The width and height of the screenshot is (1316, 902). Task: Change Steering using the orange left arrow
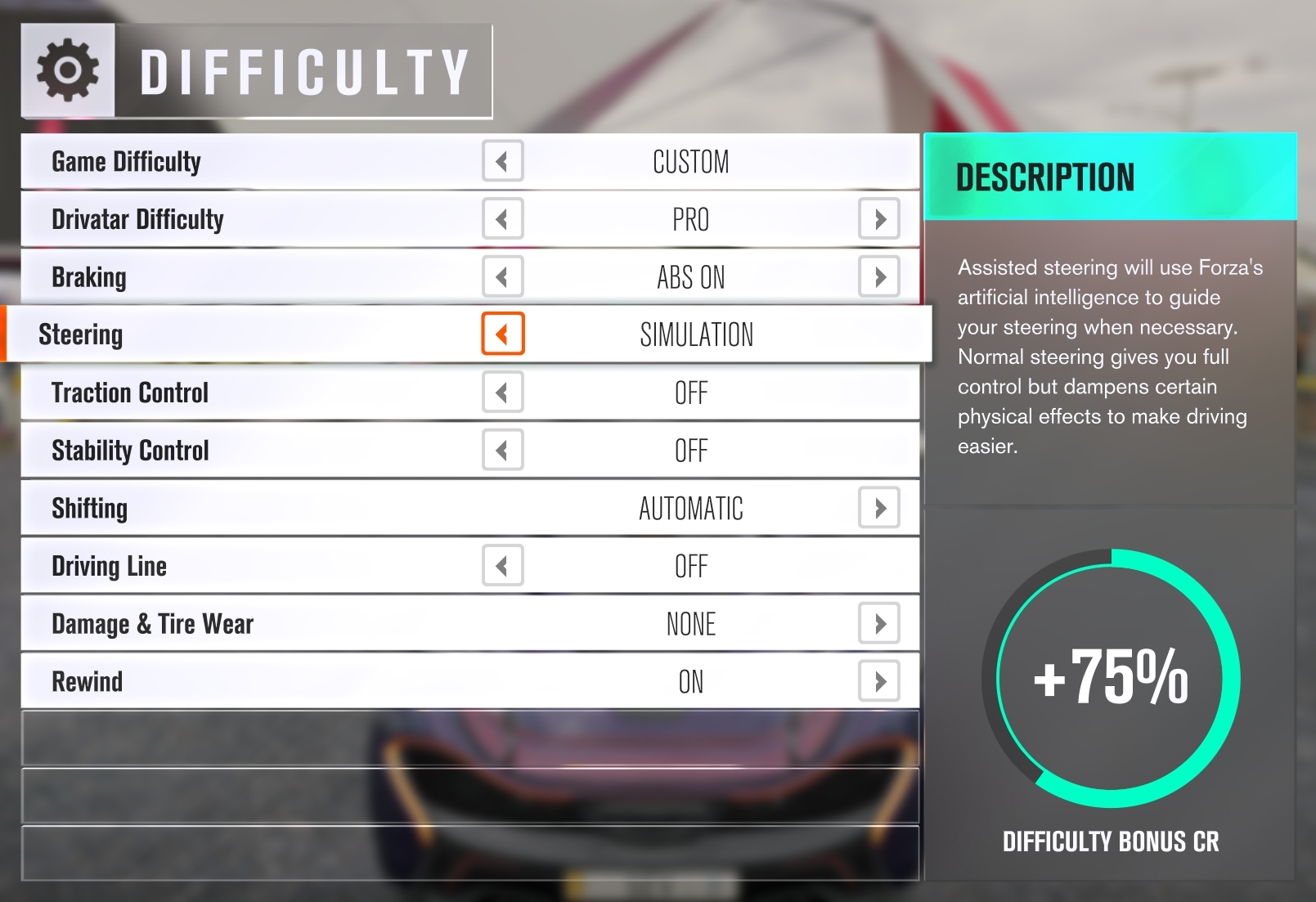tap(502, 334)
